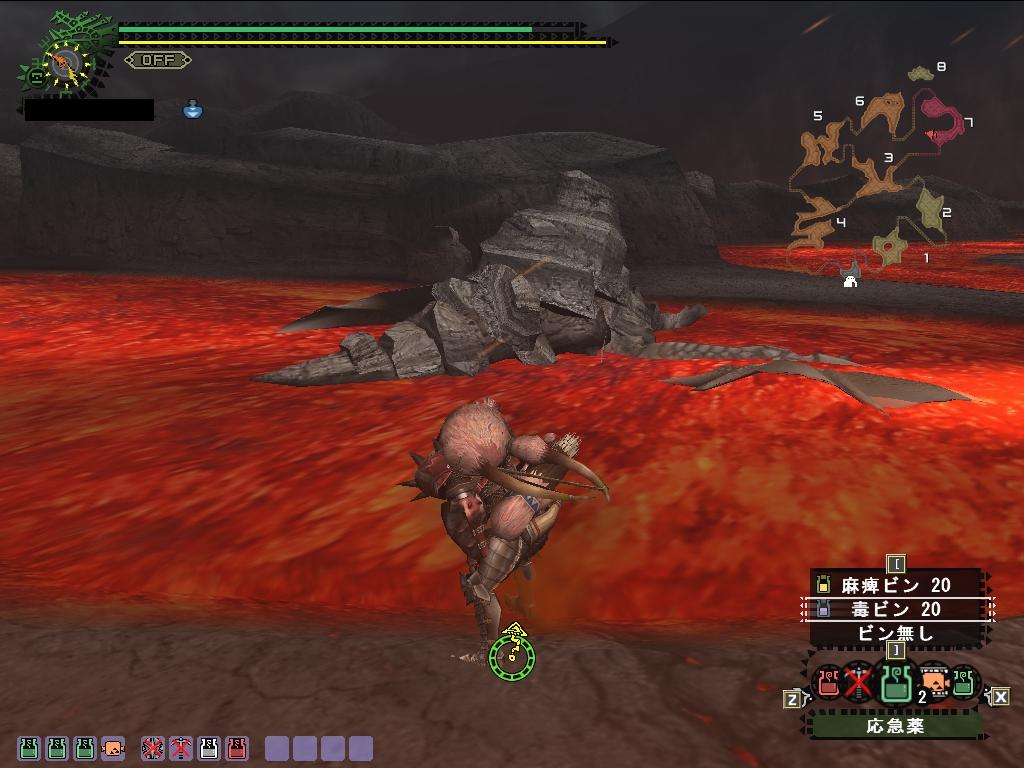Viewport: 1024px width, 768px height.
Task: Pick the ビン無し no-coating option
Action: [896, 633]
